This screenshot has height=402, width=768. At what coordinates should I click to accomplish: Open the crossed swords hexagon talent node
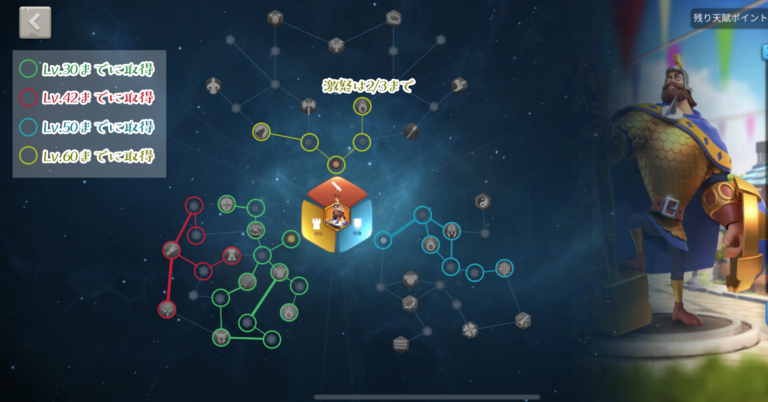coord(523,320)
